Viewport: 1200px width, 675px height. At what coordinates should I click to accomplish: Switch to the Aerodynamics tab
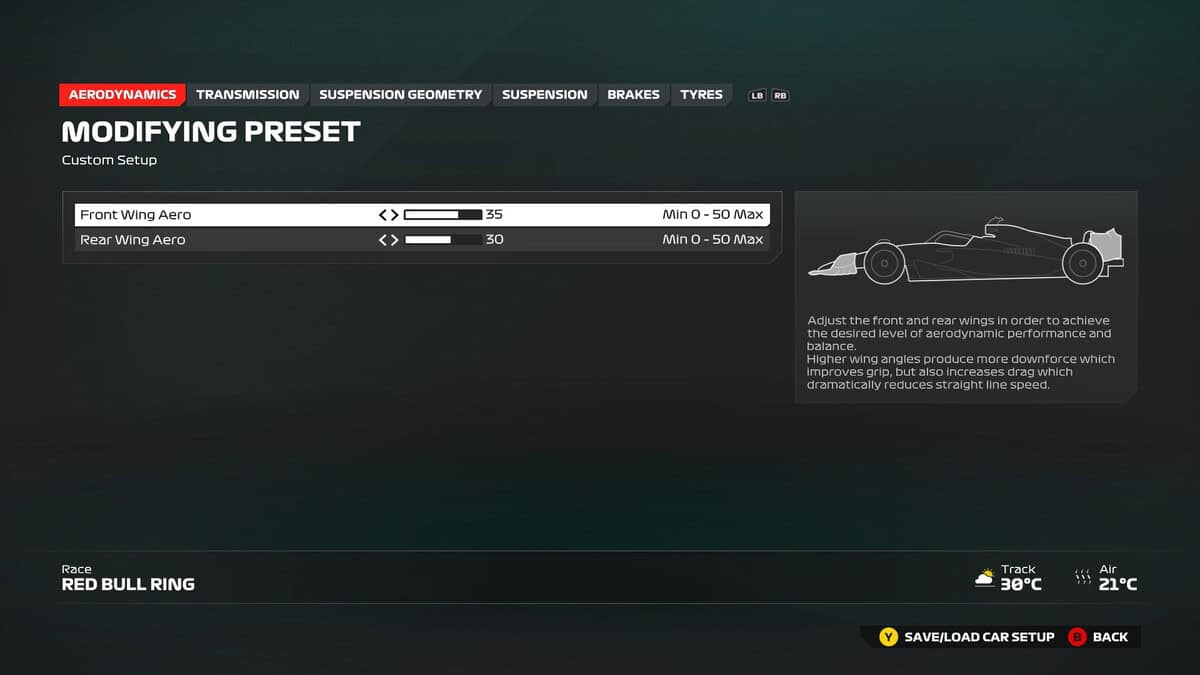[x=122, y=95]
